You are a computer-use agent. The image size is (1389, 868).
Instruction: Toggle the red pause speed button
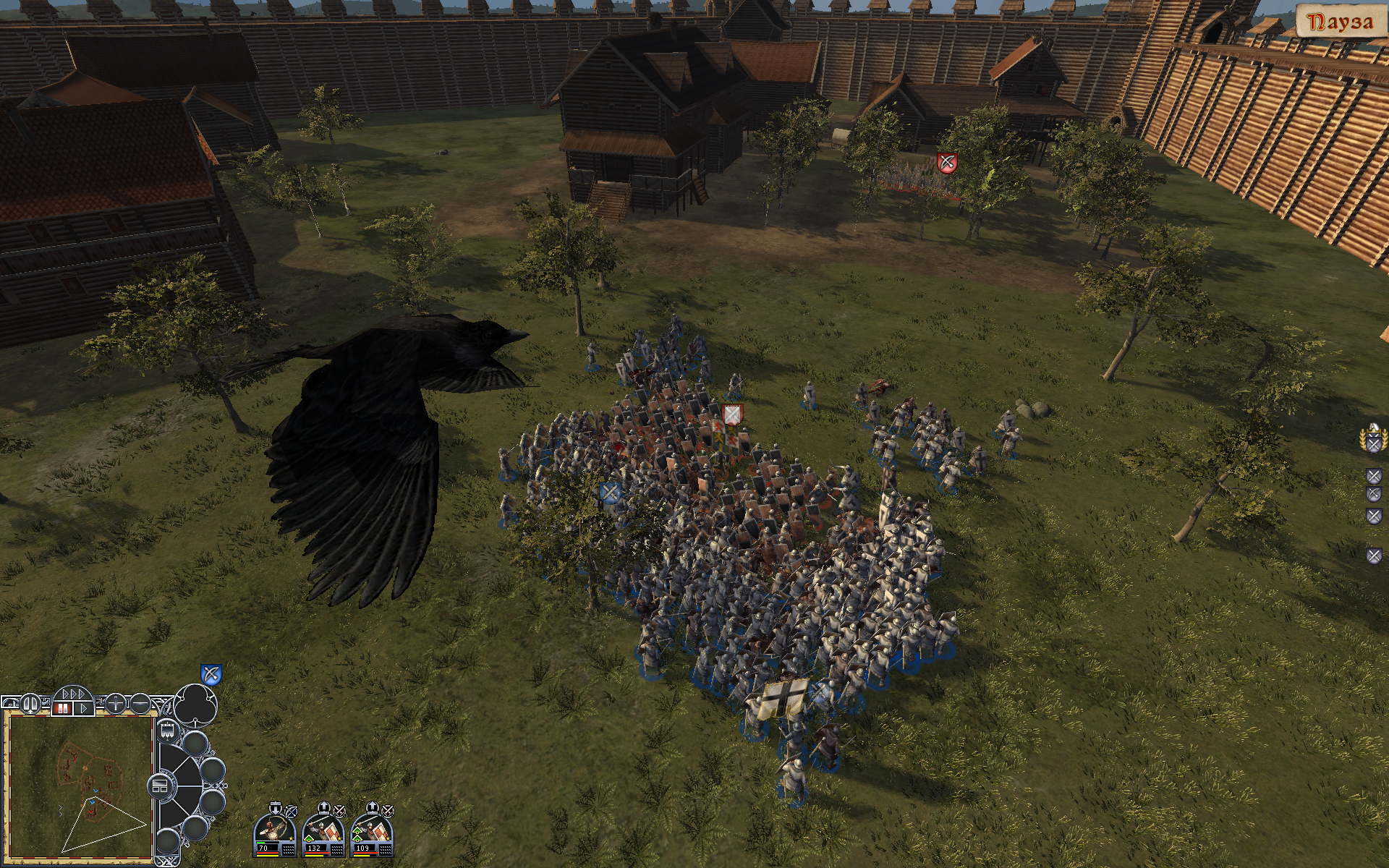[x=61, y=708]
